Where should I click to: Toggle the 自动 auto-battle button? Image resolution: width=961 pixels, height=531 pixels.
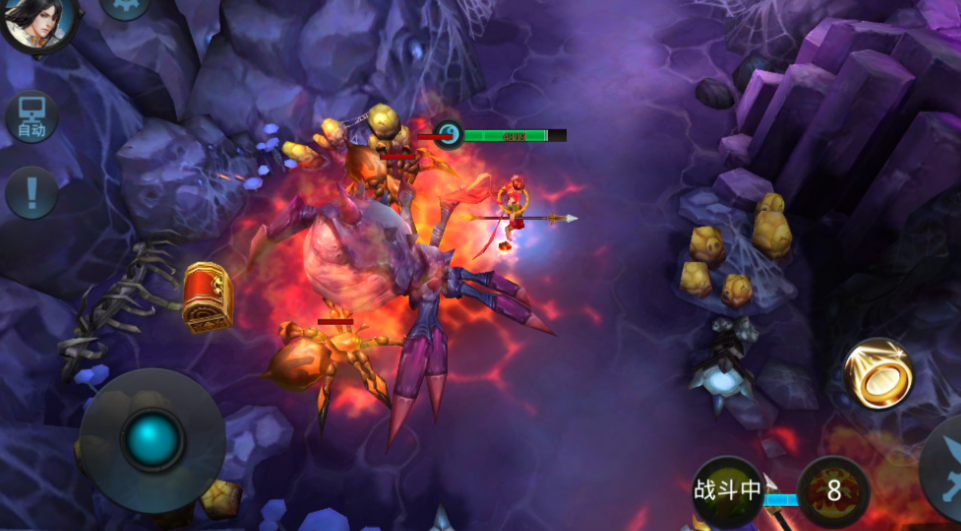click(x=31, y=117)
